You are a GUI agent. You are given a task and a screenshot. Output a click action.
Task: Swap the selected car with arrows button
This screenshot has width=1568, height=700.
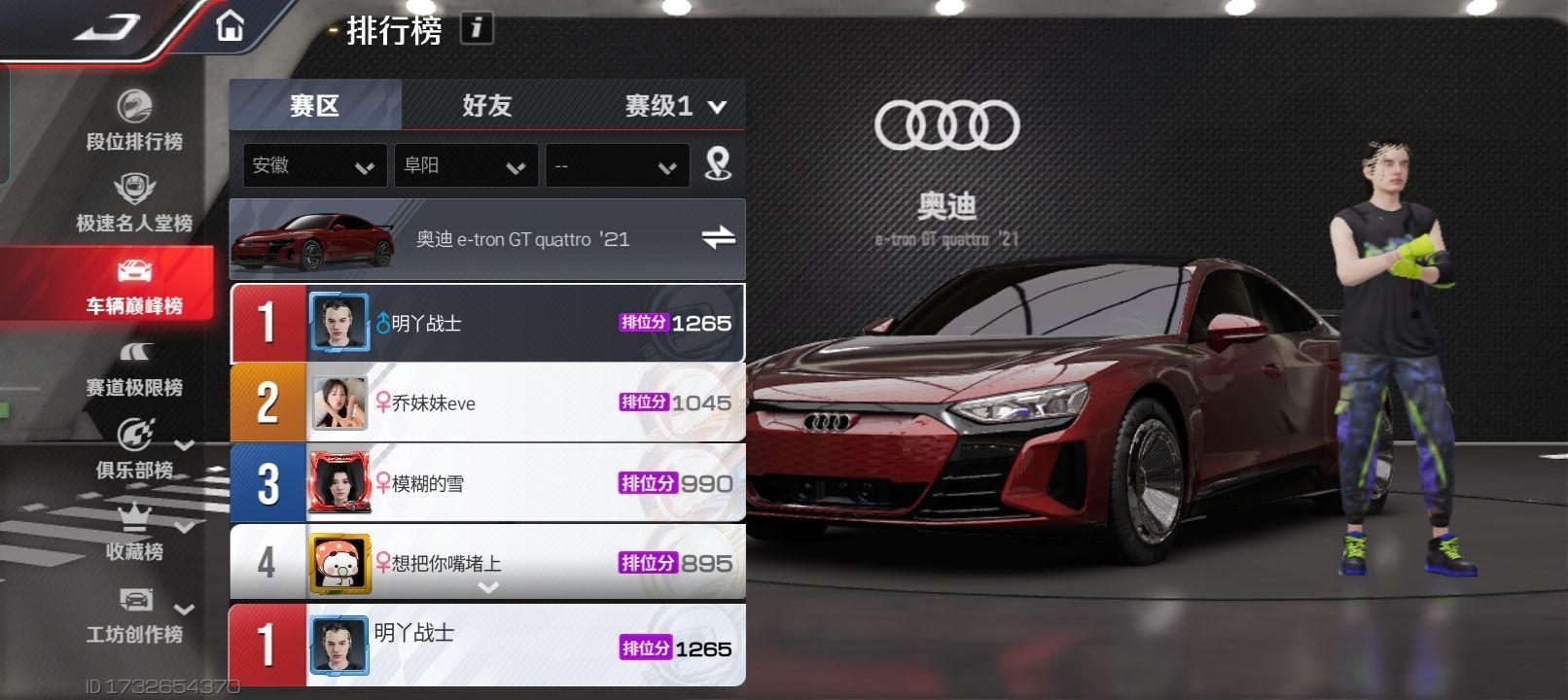pyautogui.click(x=718, y=237)
